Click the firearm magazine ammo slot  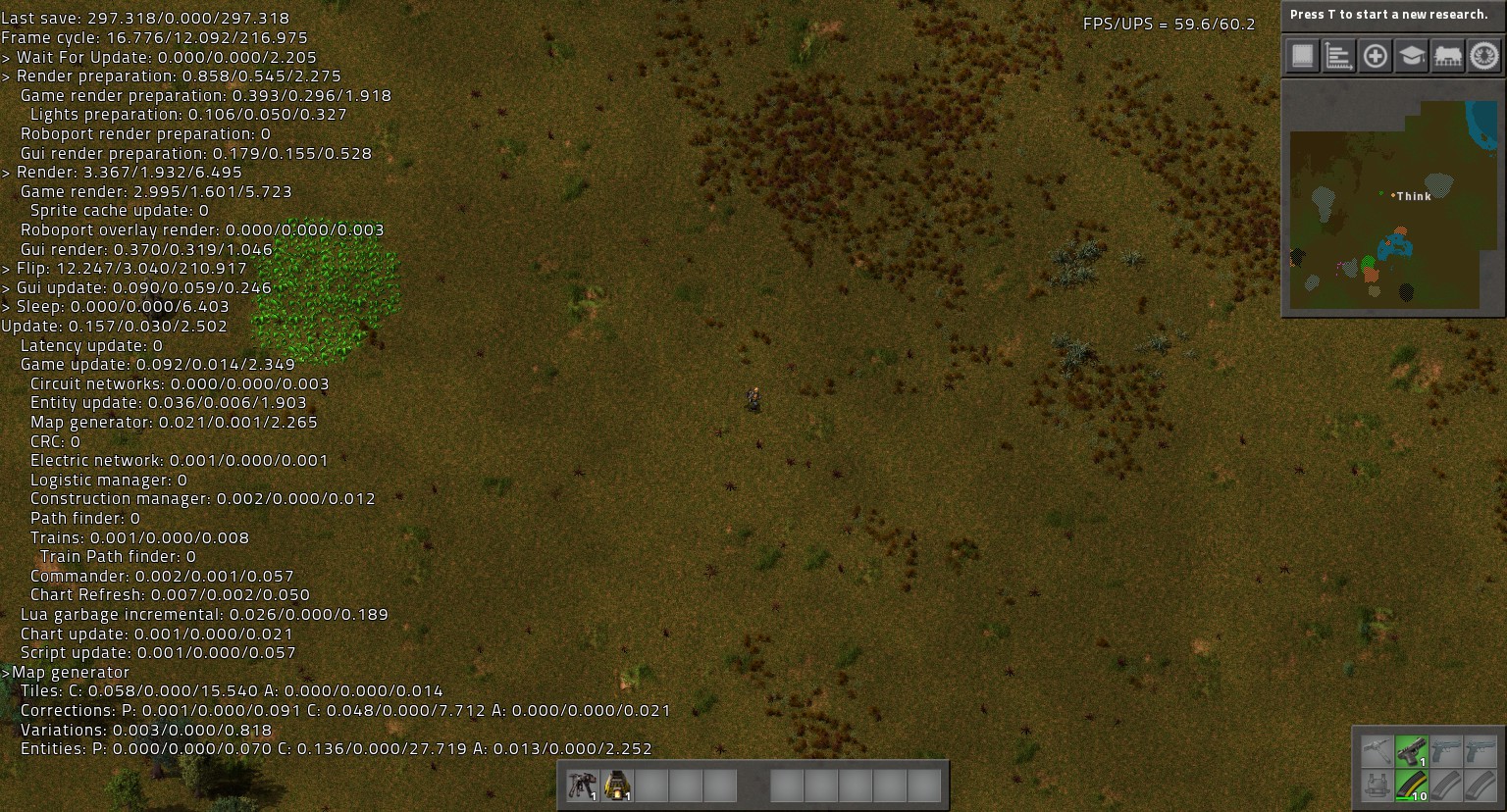pyautogui.click(x=1411, y=787)
